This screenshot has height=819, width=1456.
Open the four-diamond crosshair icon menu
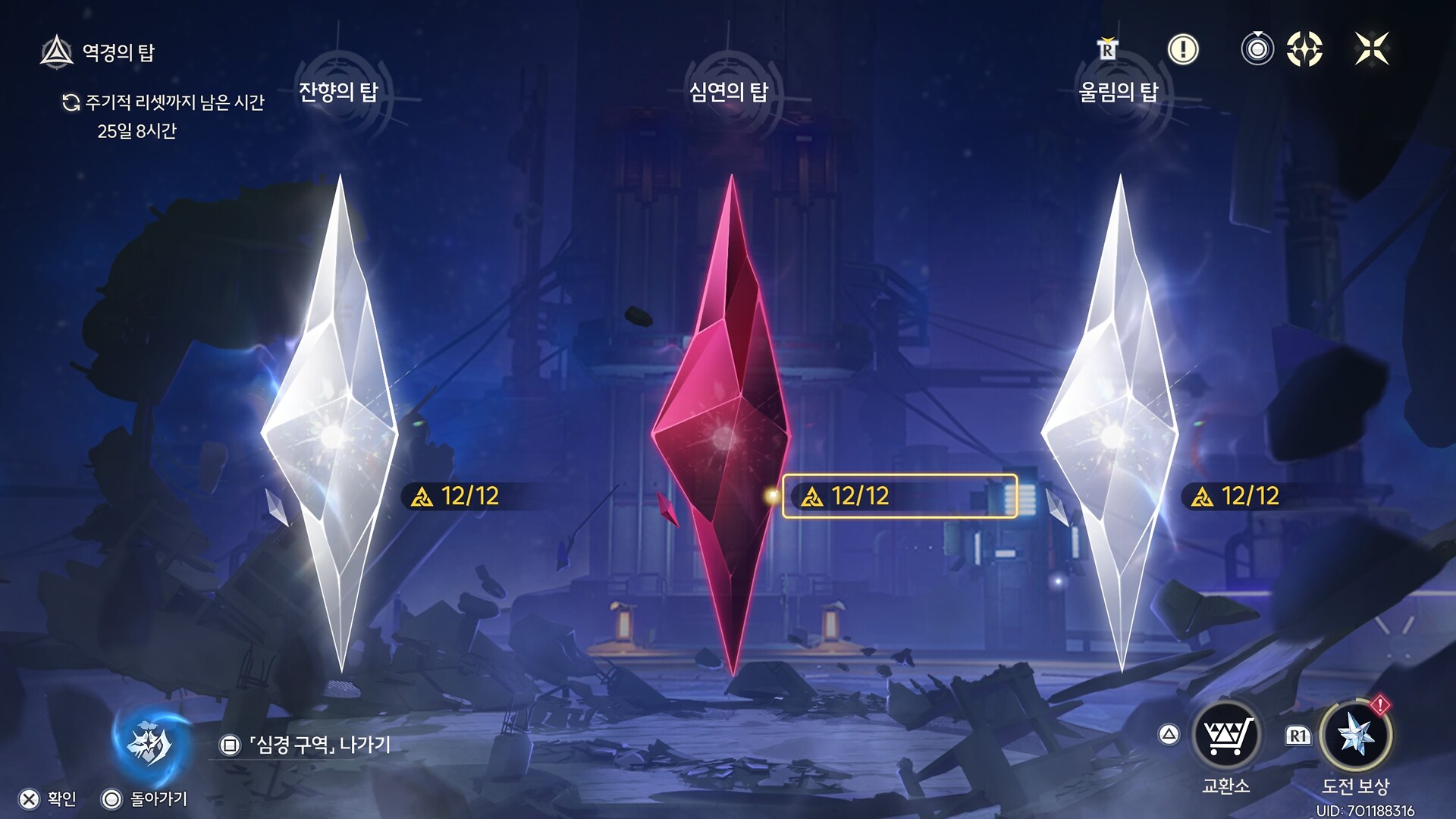click(1304, 49)
